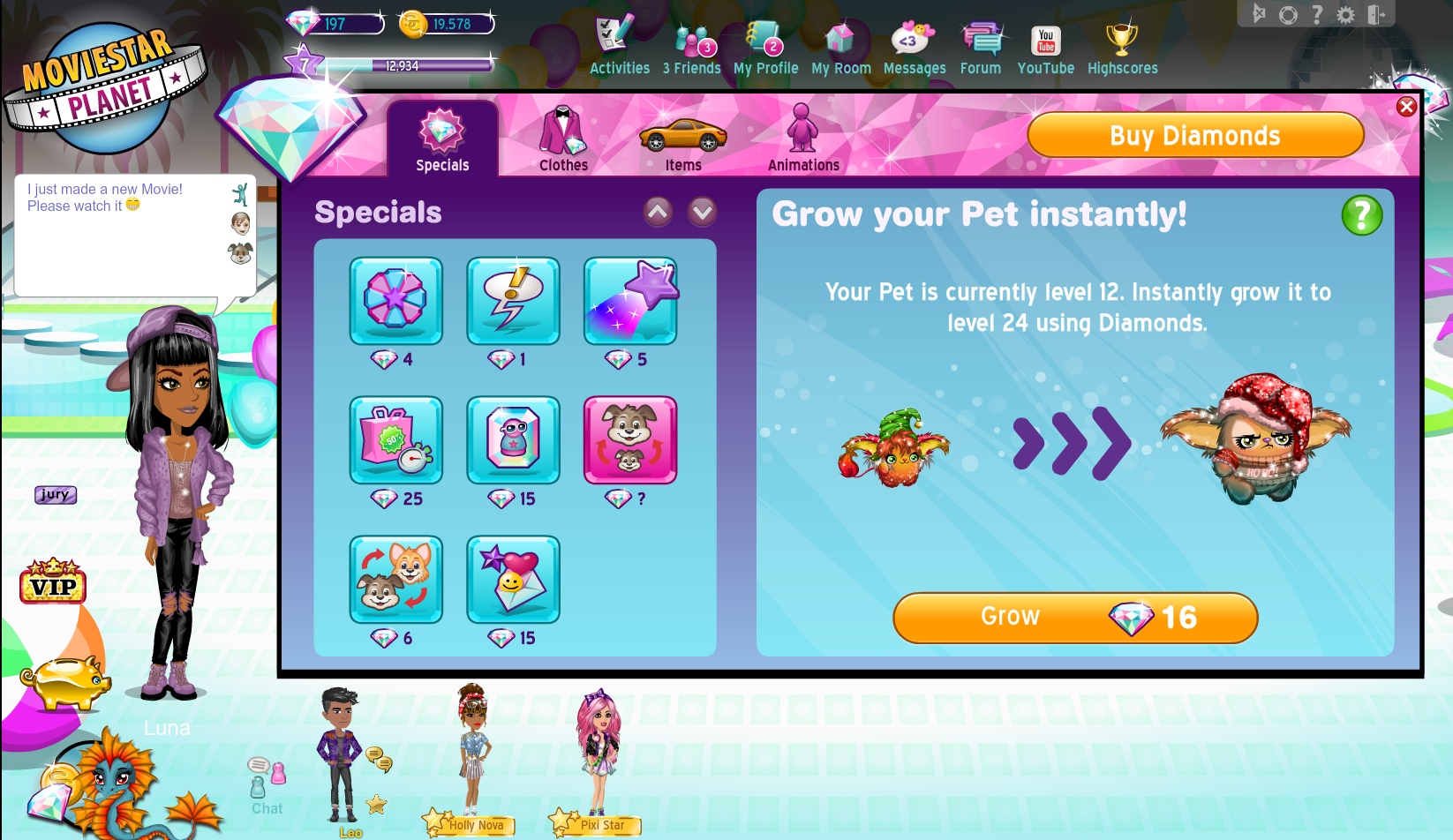The width and height of the screenshot is (1453, 840).
Task: Open the Items tab
Action: (683, 140)
